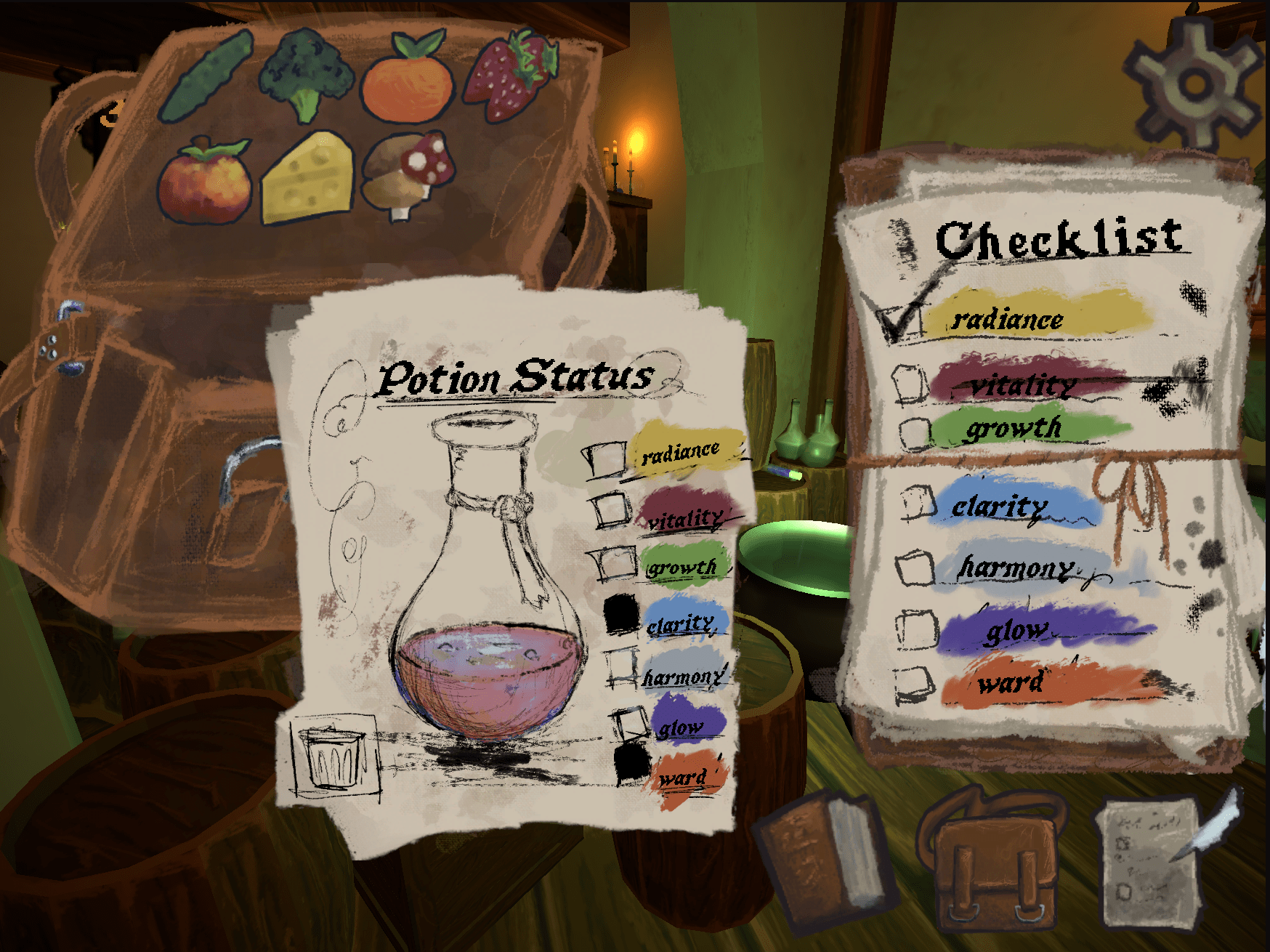The width and height of the screenshot is (1270, 952).
Task: Open the recipe book icon
Action: click(x=823, y=859)
